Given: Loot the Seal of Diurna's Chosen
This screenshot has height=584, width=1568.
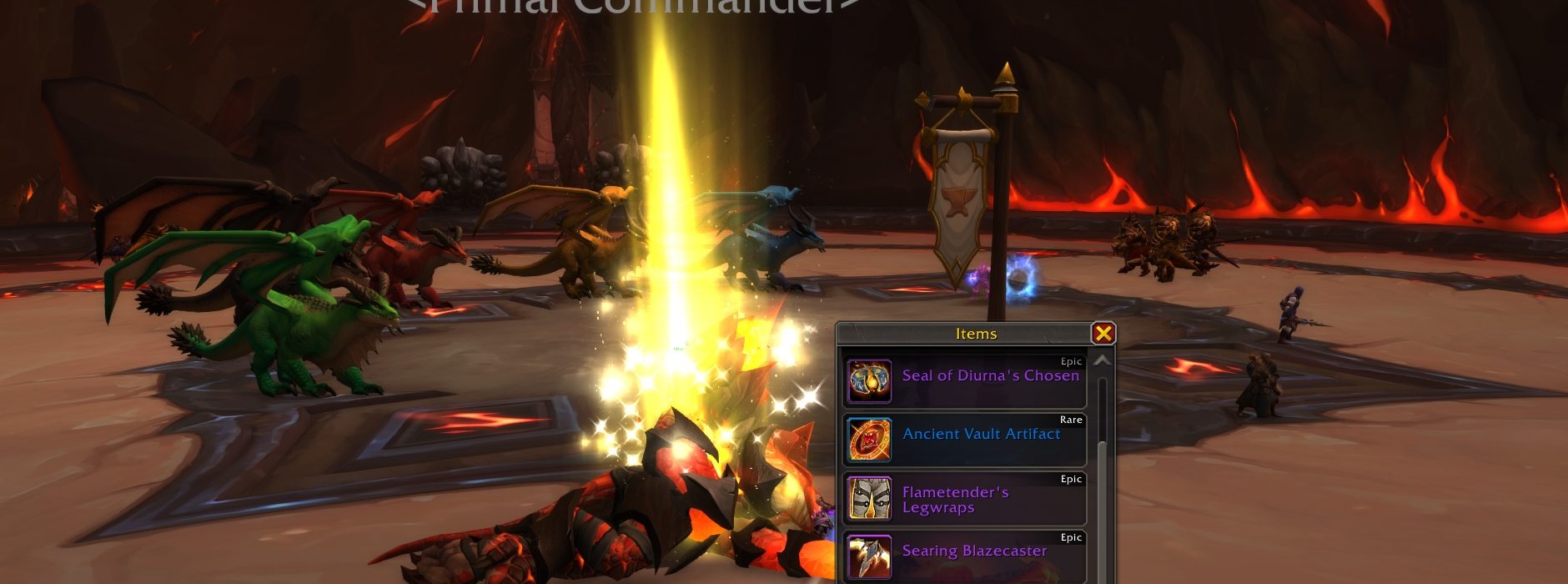Looking at the screenshot, I should [x=870, y=381].
